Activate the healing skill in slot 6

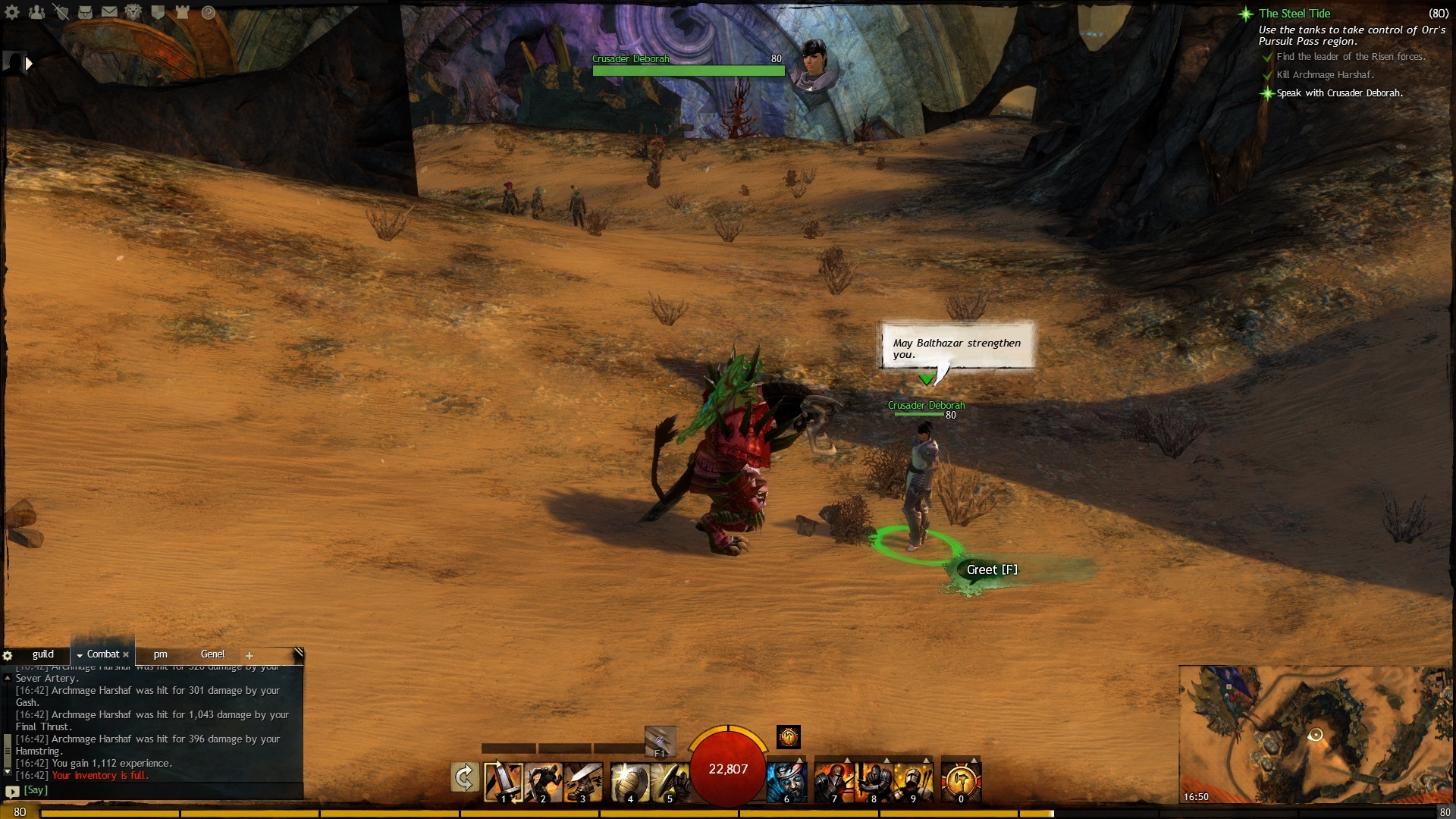pyautogui.click(x=786, y=781)
